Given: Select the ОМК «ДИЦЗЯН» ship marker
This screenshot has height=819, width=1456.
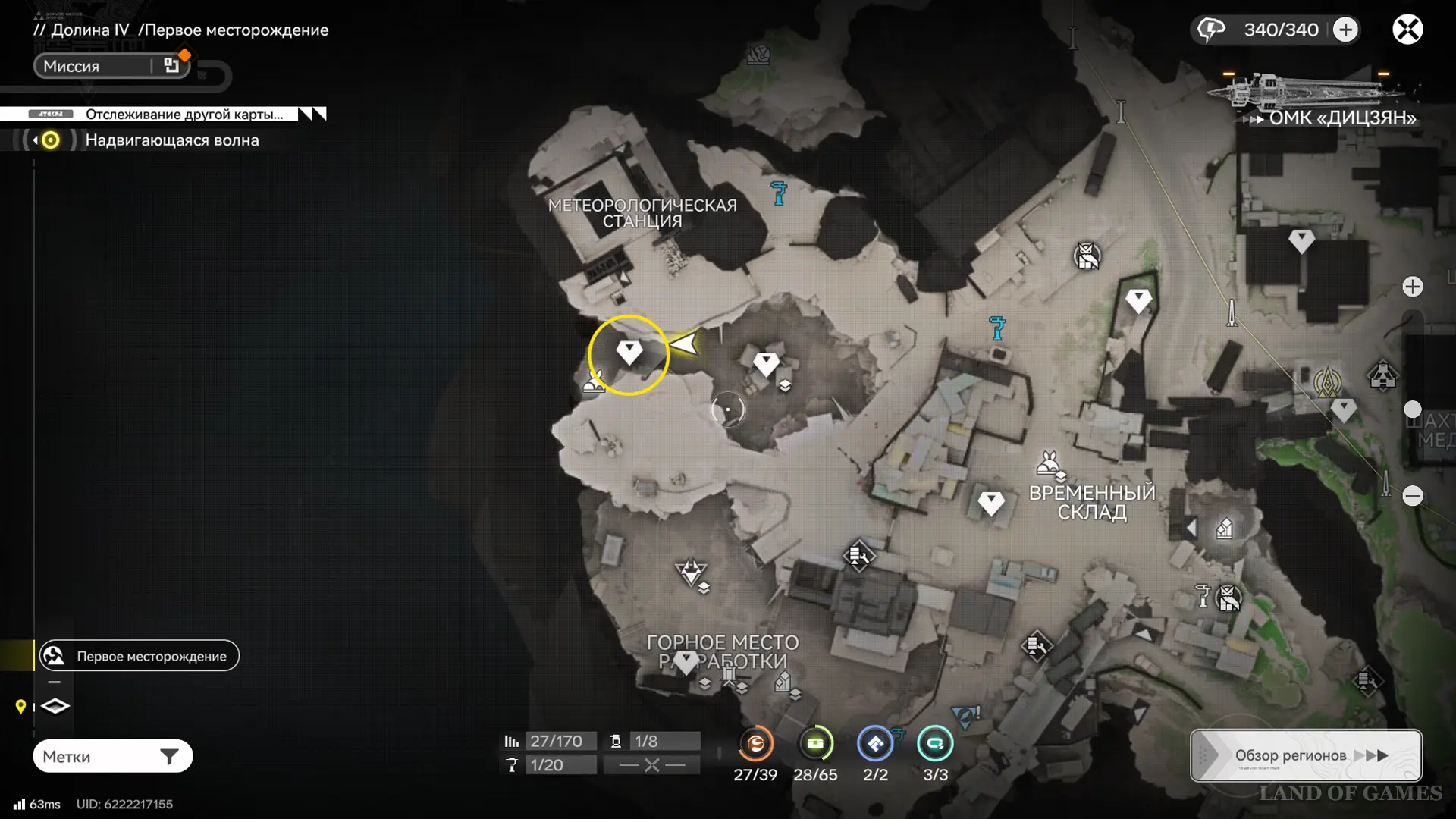Looking at the screenshot, I should pyautogui.click(x=1312, y=95).
